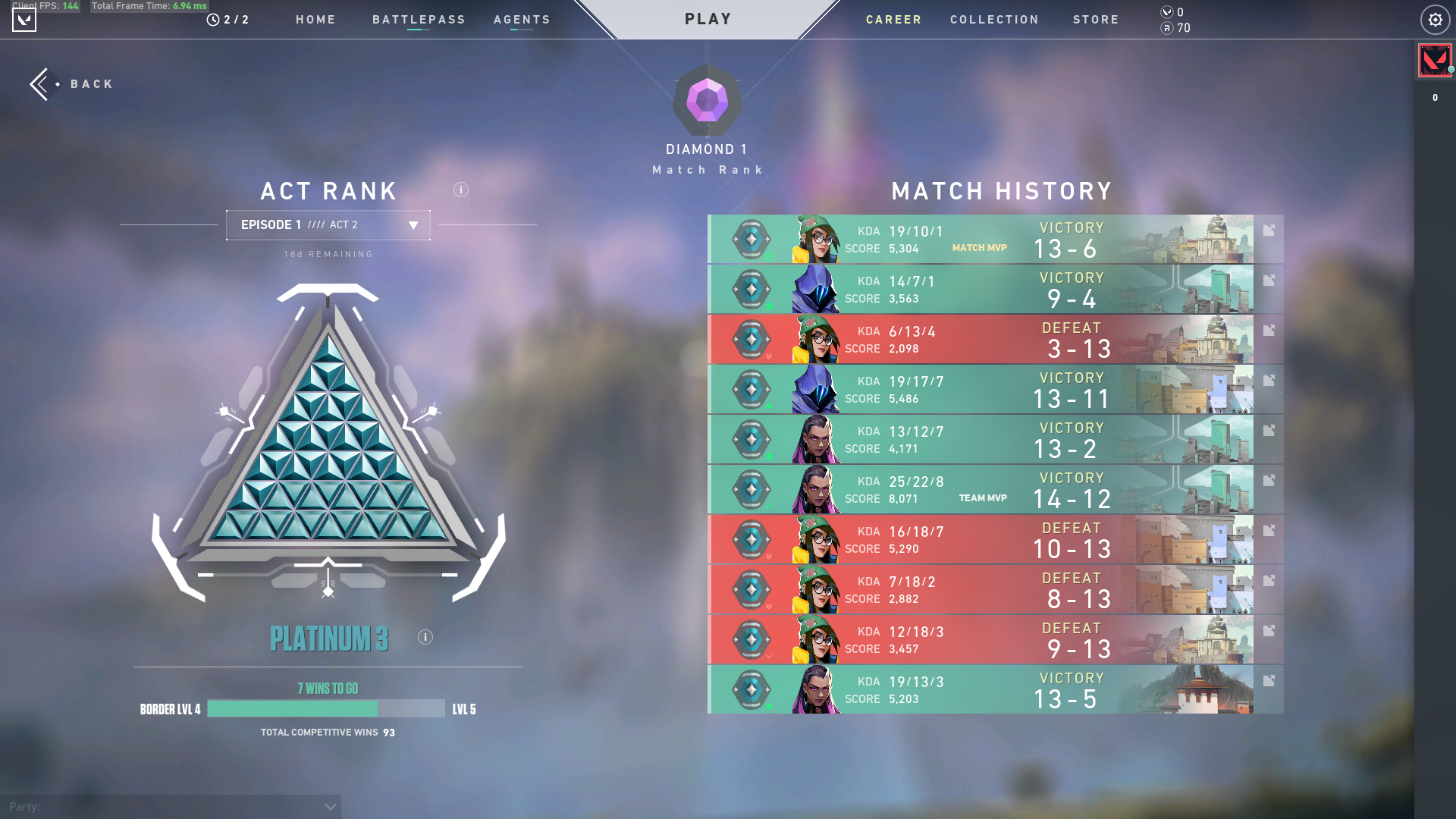Click the info icon beside ACT RANK

[x=460, y=190]
